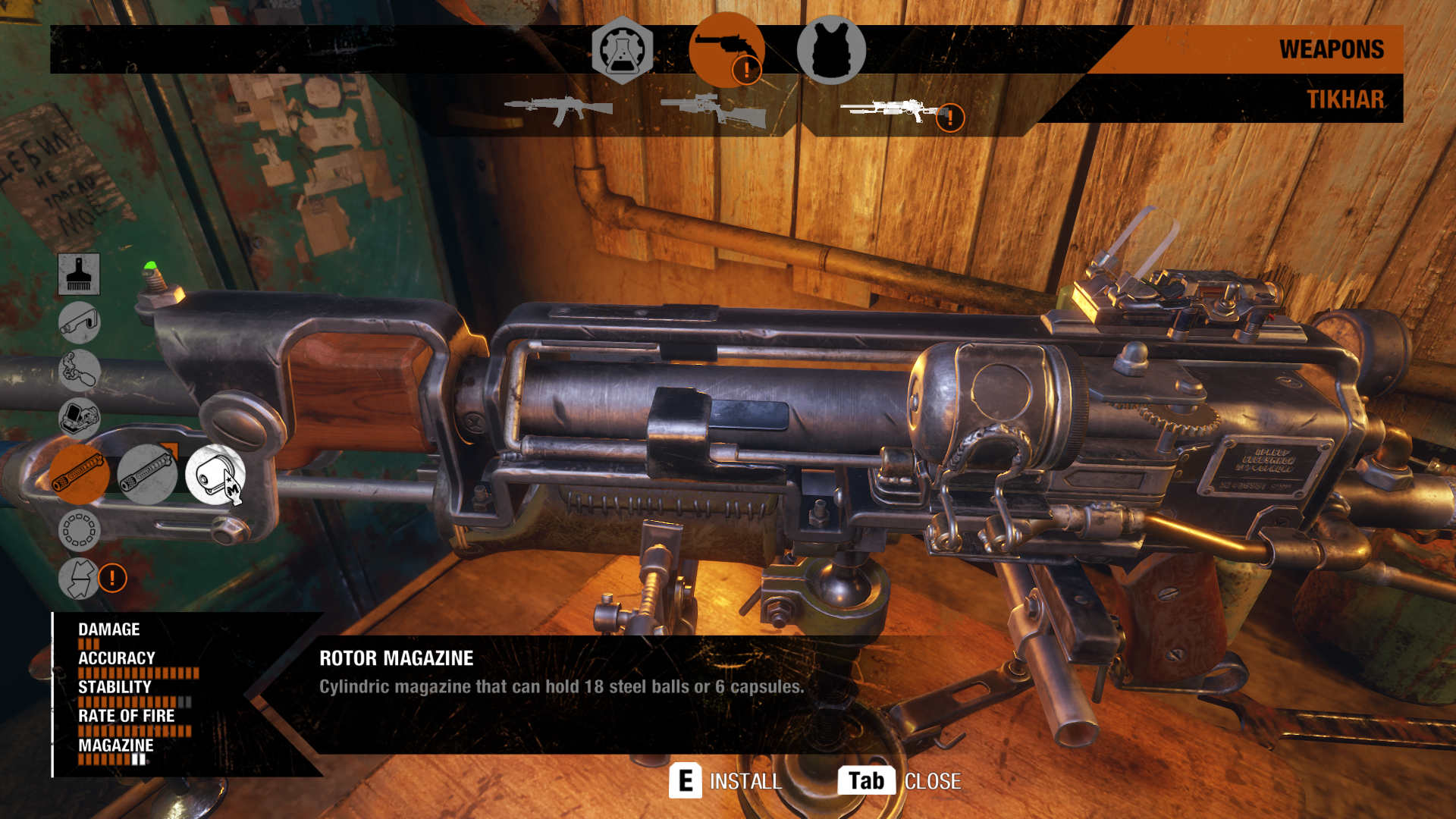Select the orange highlighted barrel category
1456x819 pixels.
point(79,475)
